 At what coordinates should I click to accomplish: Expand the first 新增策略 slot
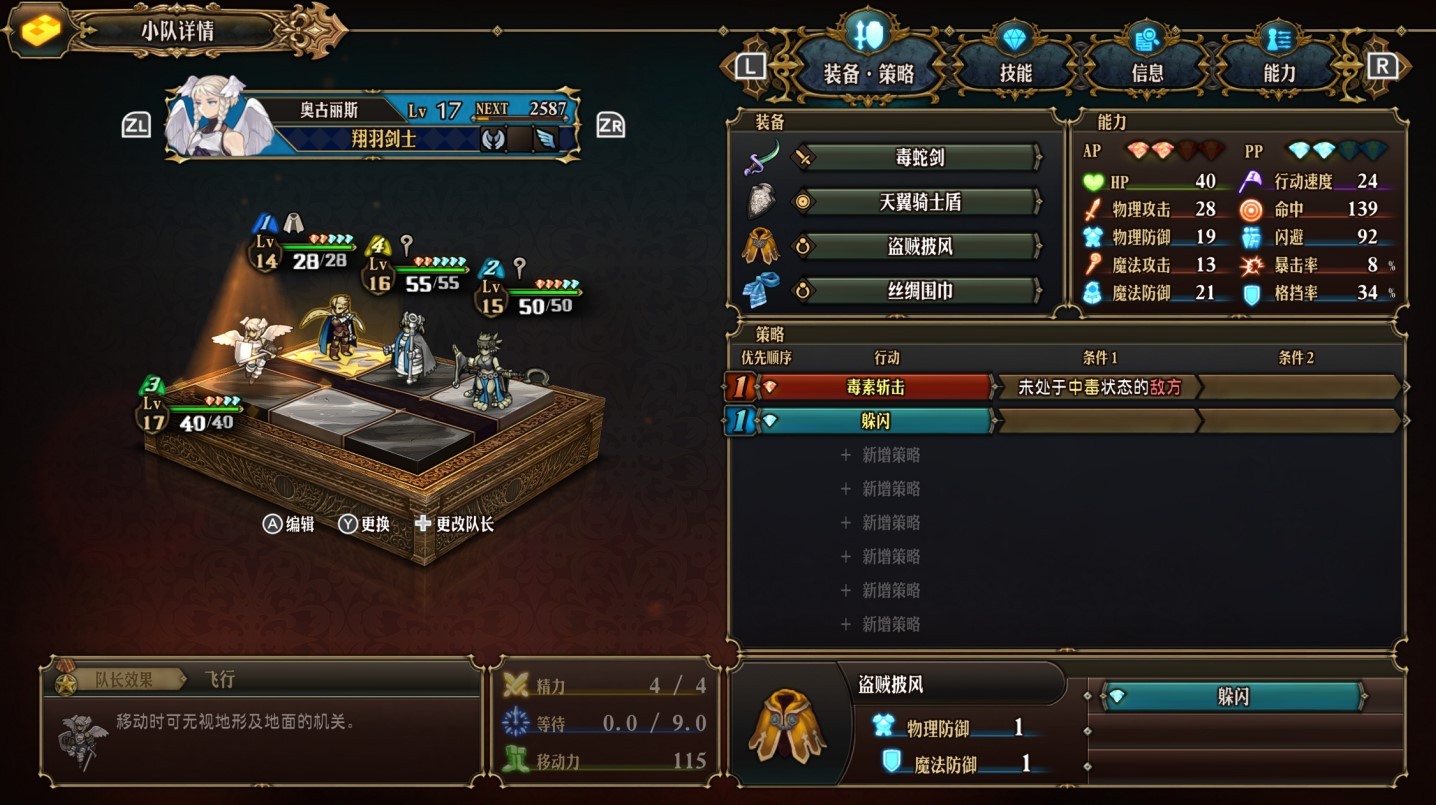[x=878, y=455]
